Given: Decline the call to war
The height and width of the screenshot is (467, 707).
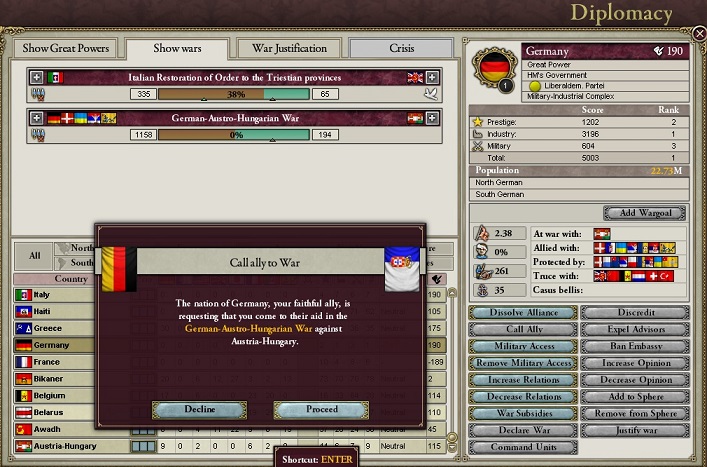Looking at the screenshot, I should pos(200,409).
